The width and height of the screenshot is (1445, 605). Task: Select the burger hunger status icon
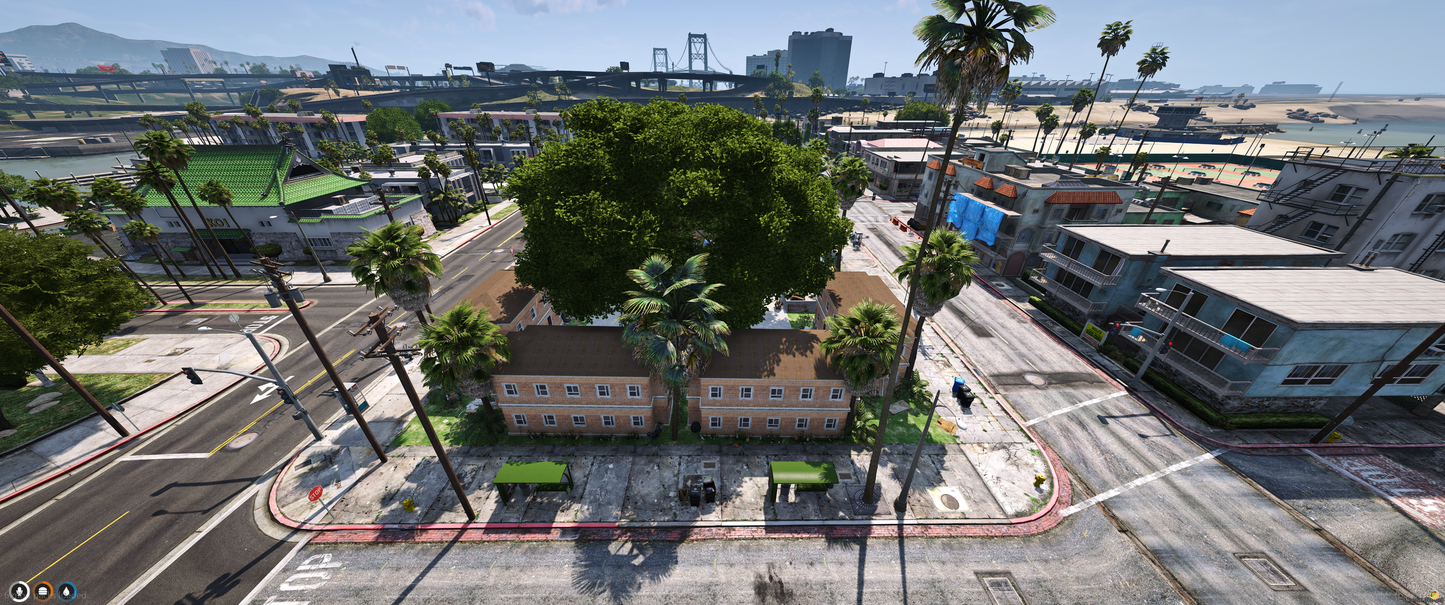43,591
